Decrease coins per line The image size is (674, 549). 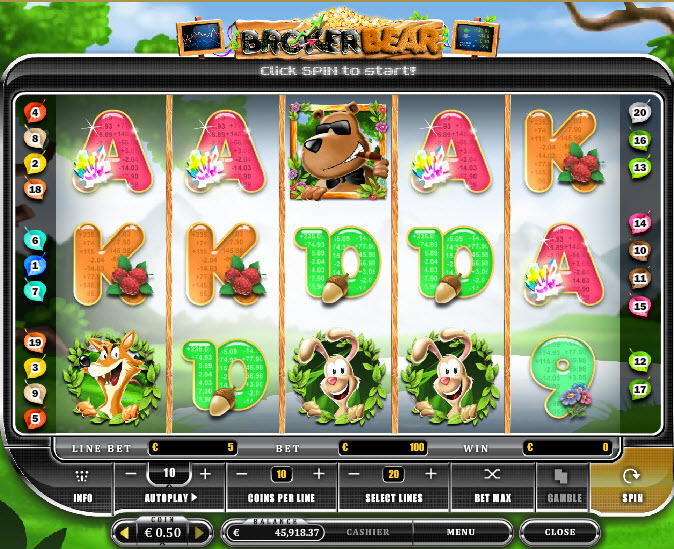(244, 473)
